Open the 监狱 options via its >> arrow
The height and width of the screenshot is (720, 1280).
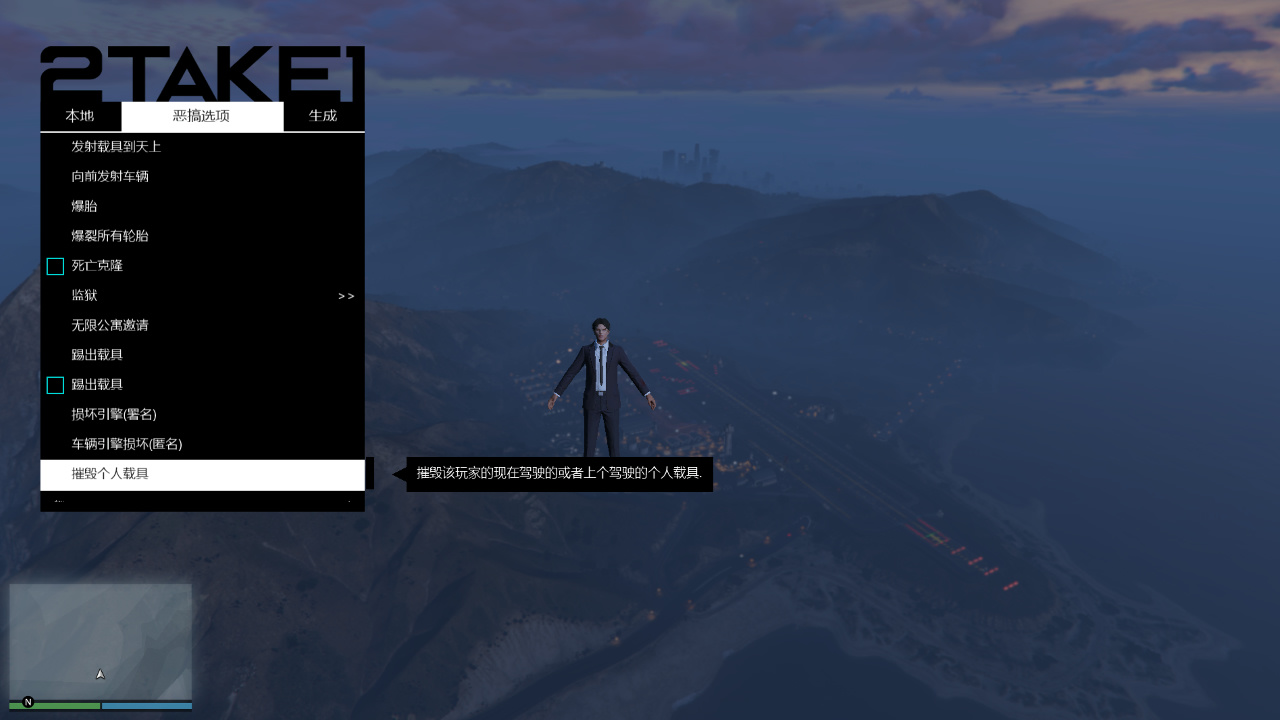(345, 295)
